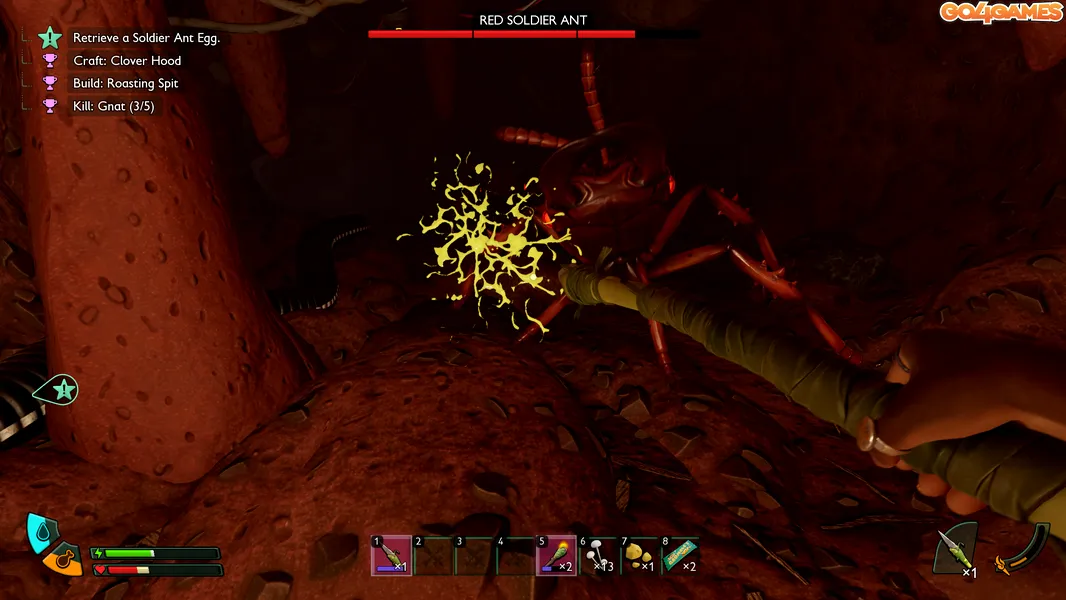Open the Build: Roasting Spit quest entry
The height and width of the screenshot is (600, 1066).
tap(125, 84)
